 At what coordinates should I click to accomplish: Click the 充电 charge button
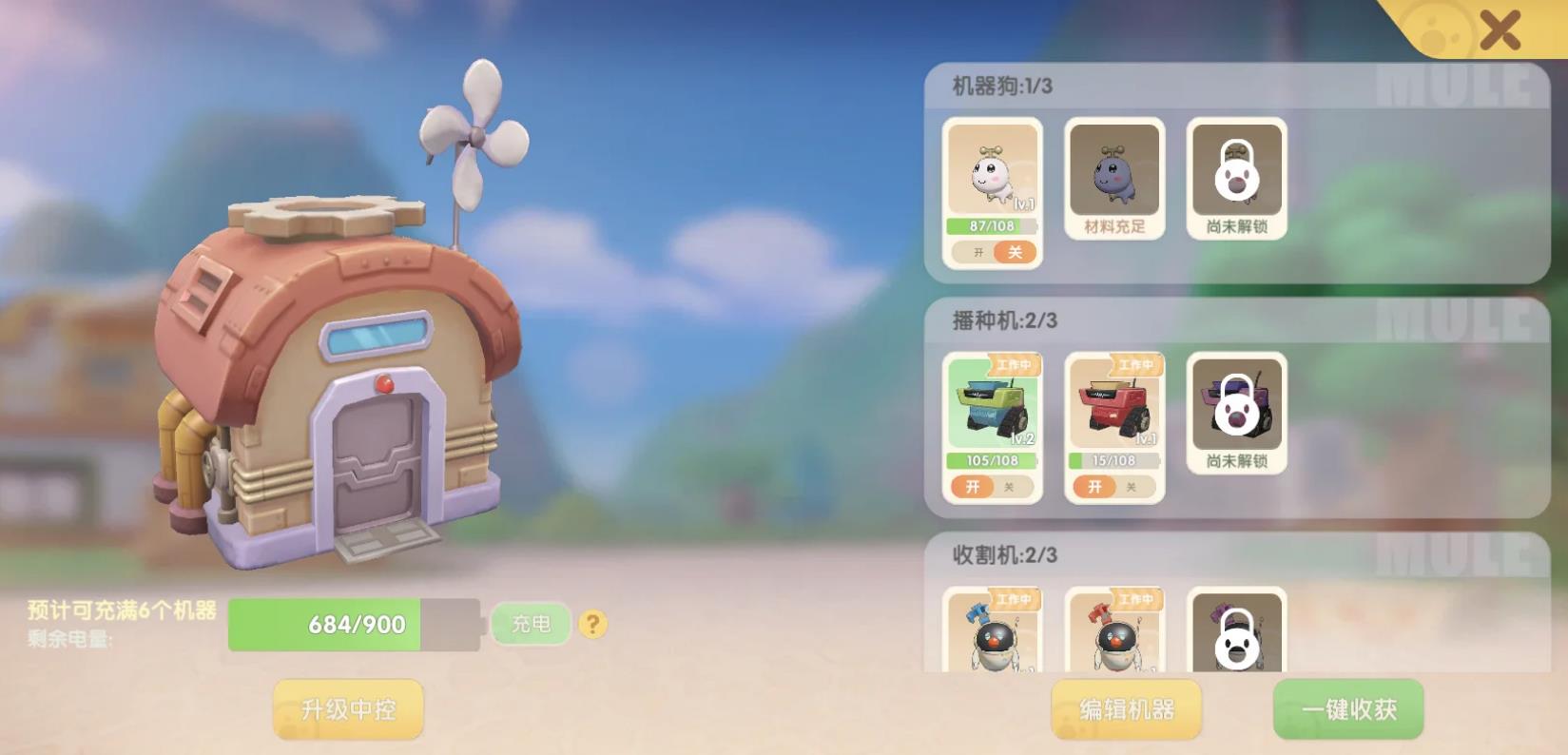(x=531, y=624)
